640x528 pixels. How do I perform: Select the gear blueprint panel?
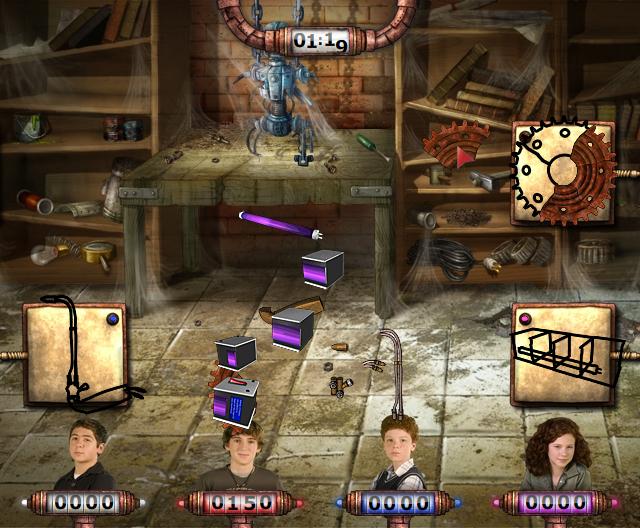tap(562, 173)
